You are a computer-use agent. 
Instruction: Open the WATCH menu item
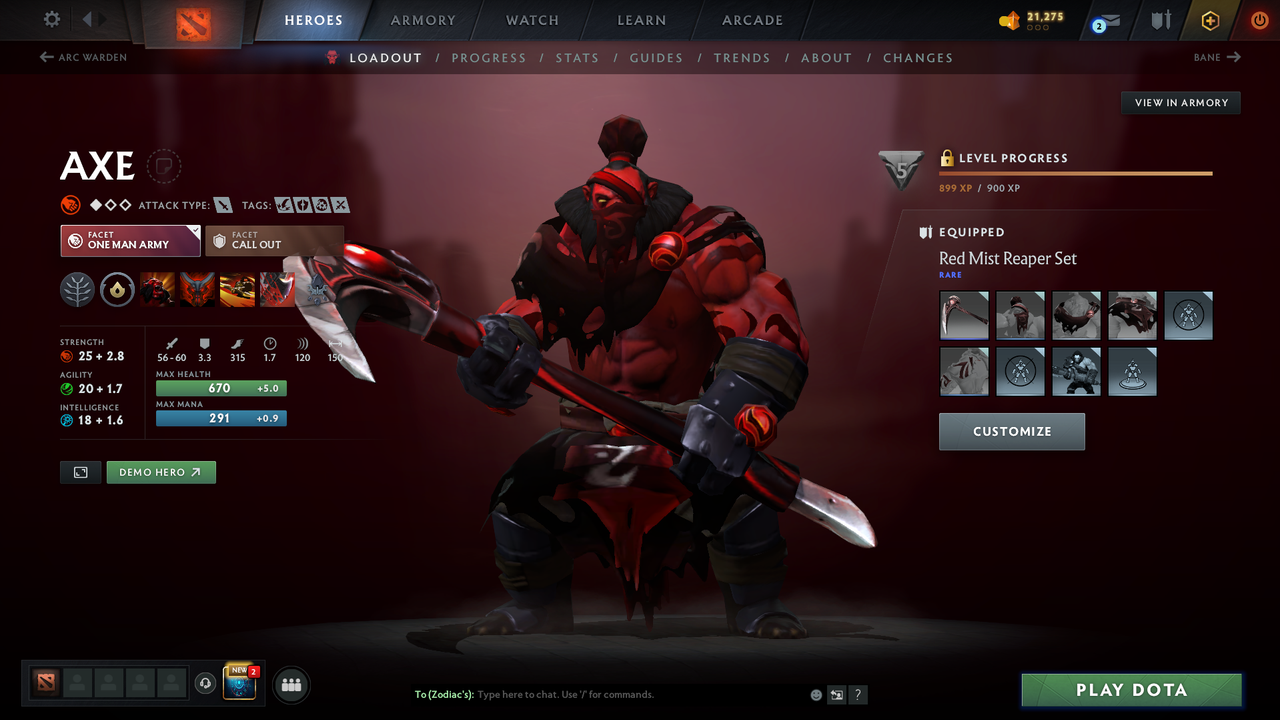pos(531,20)
